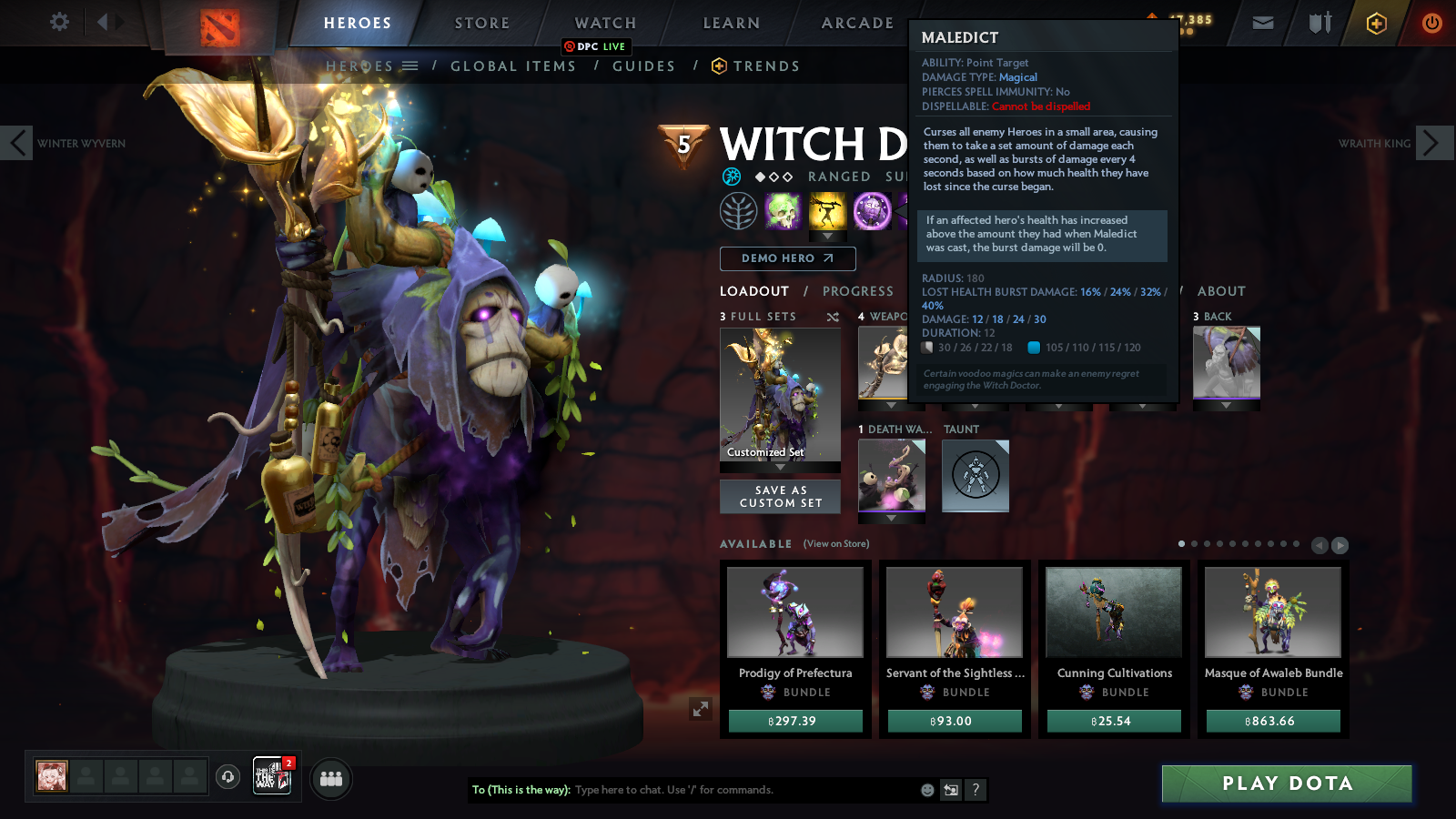
Task: Click the settings gear icon
Action: tap(58, 23)
